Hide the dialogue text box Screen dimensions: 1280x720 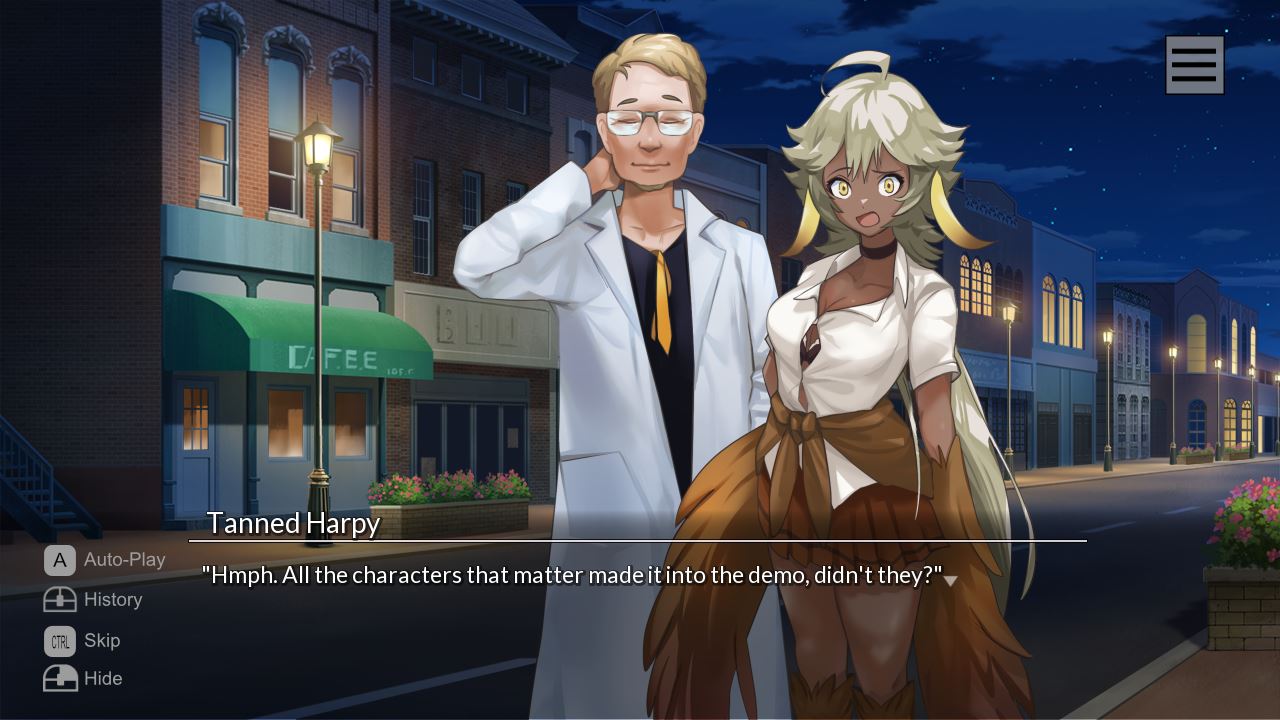83,678
